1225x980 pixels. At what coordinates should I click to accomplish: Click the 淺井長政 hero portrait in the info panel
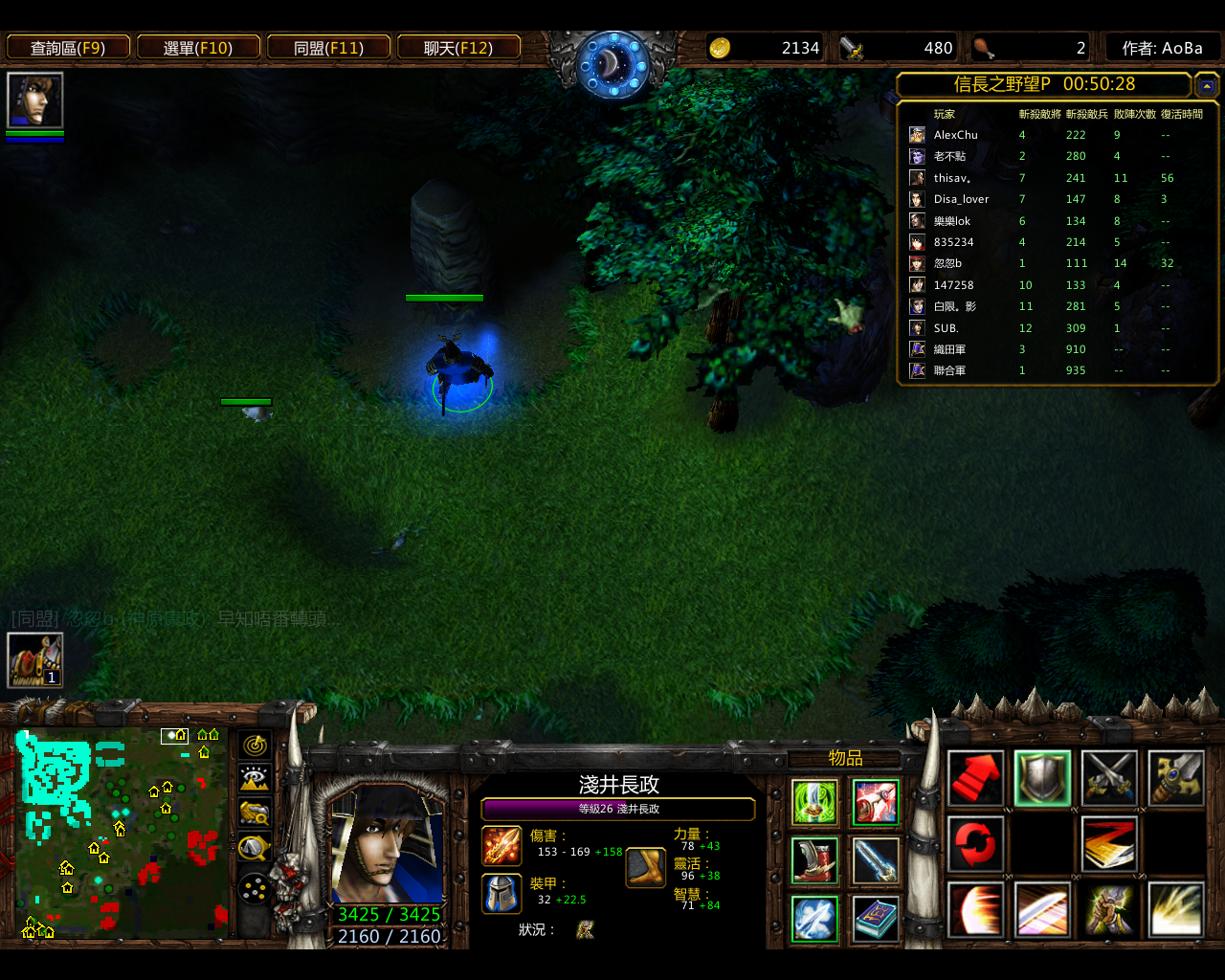point(387,846)
